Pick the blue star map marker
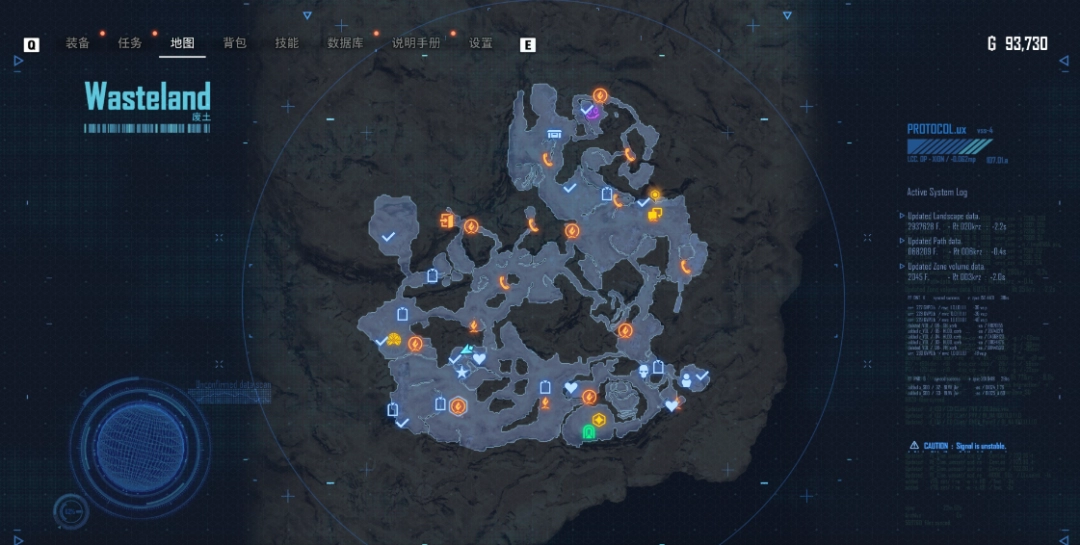 pos(462,373)
